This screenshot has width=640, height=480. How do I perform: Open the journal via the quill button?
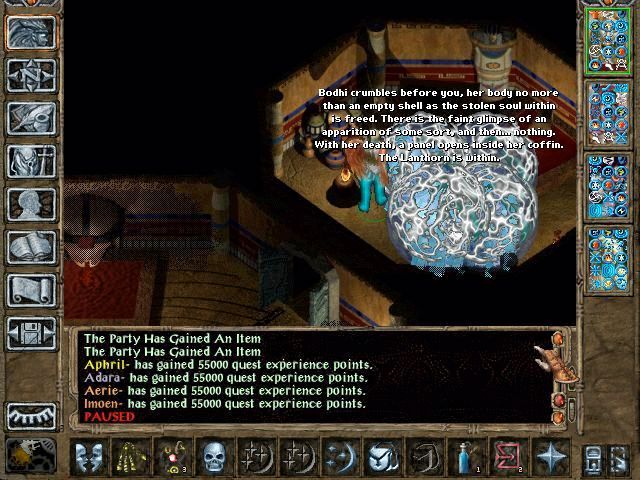[30, 117]
